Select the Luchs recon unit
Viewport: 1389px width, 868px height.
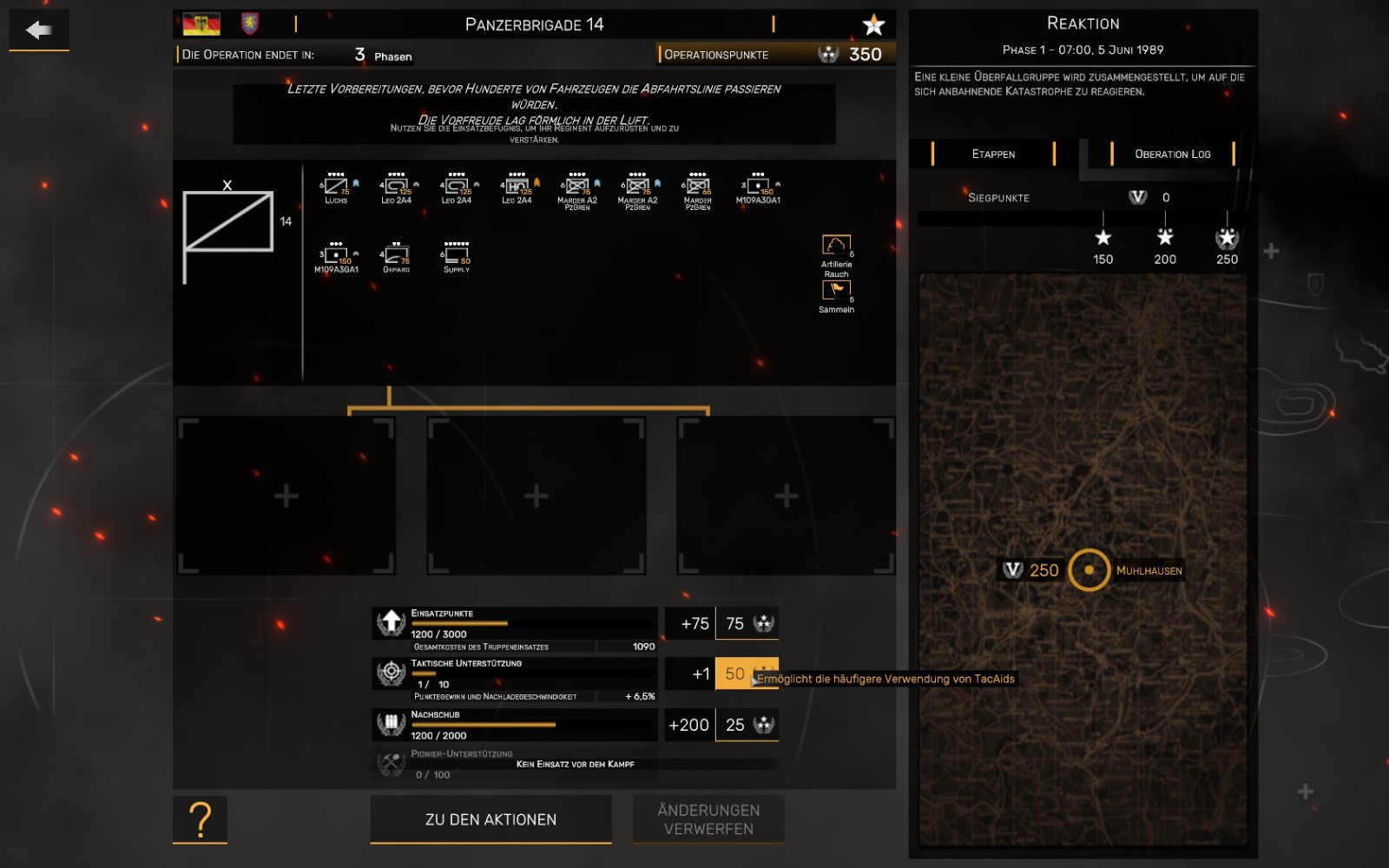point(336,188)
